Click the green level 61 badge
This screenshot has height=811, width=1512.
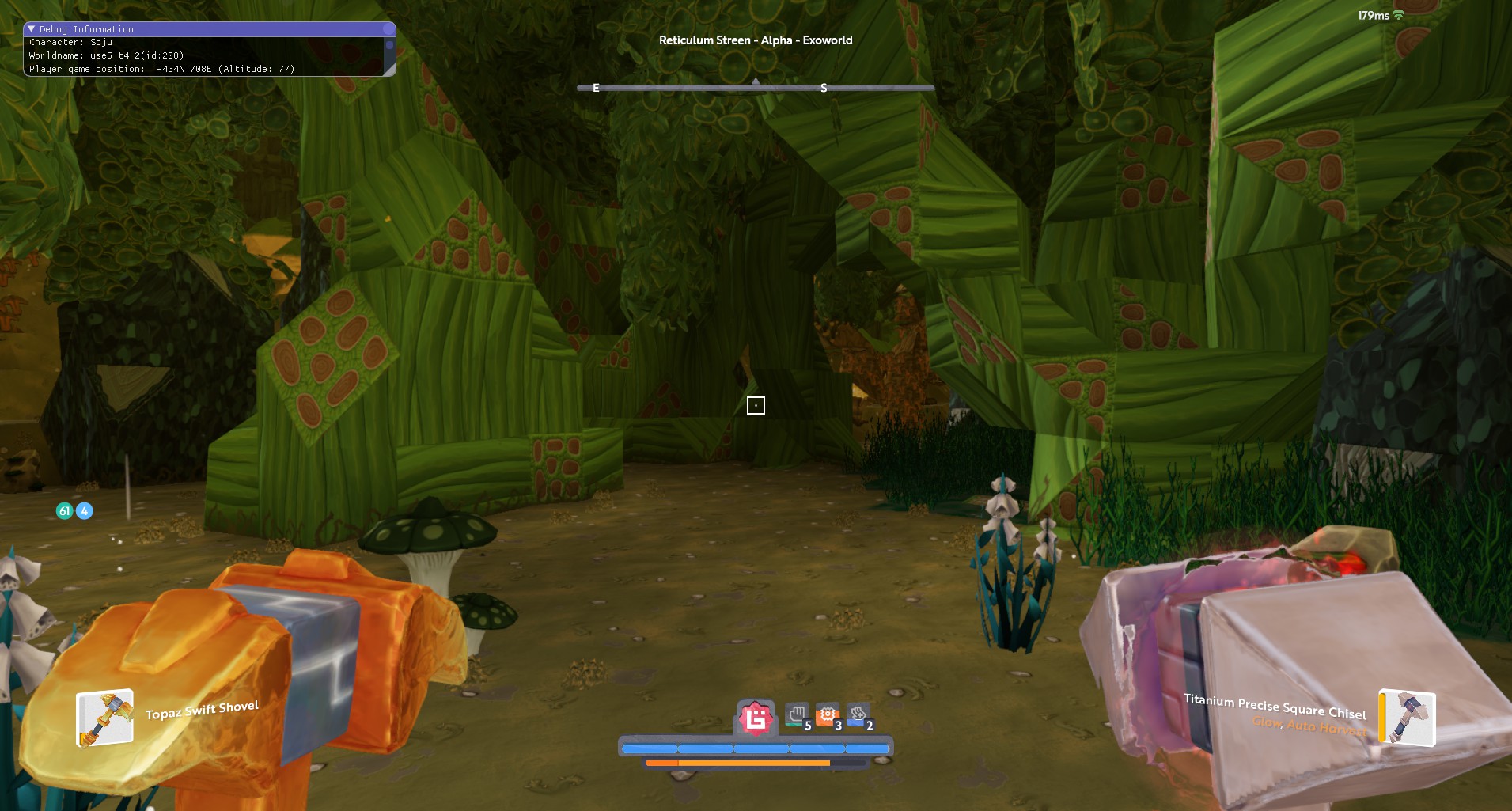[x=65, y=511]
